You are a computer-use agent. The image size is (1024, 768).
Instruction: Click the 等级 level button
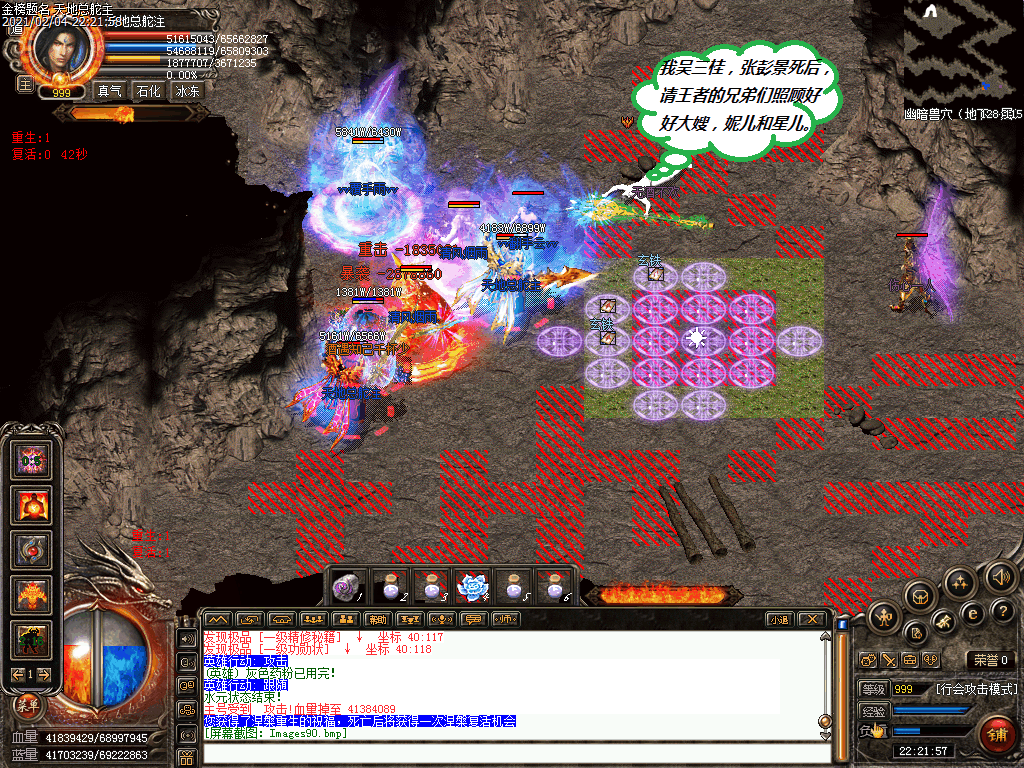[872, 689]
